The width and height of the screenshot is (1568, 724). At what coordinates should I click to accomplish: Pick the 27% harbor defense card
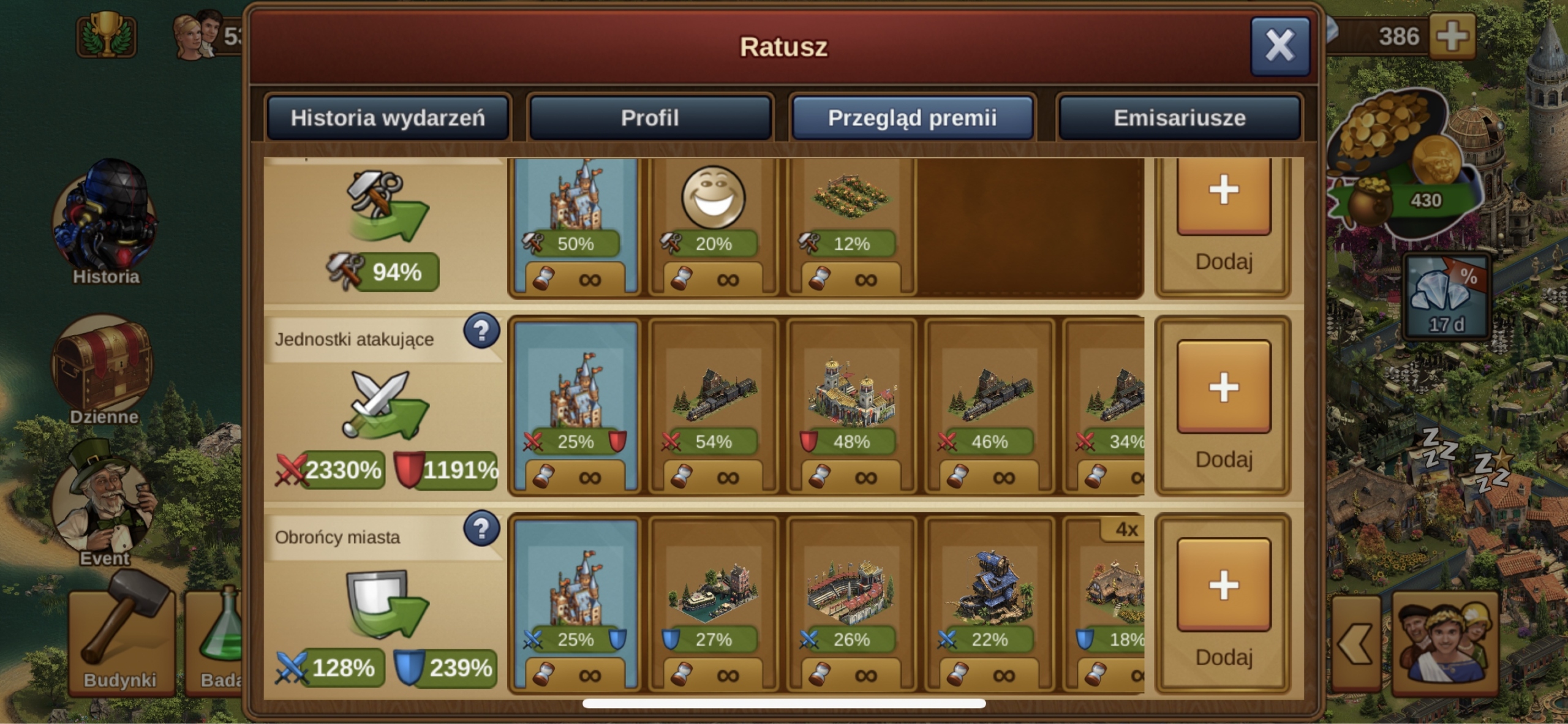point(714,603)
